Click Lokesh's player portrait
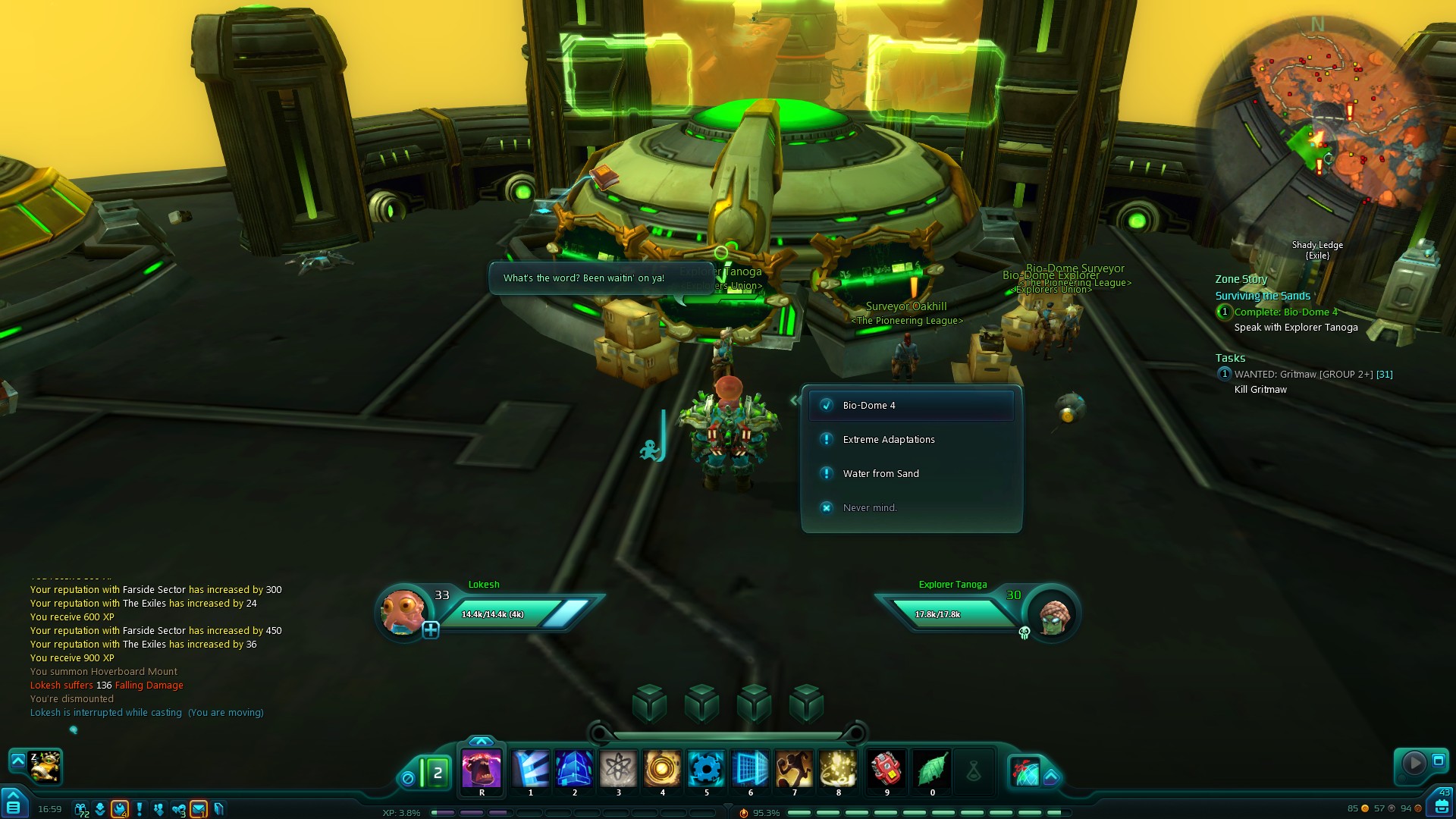Viewport: 1456px width, 819px height. click(x=403, y=612)
